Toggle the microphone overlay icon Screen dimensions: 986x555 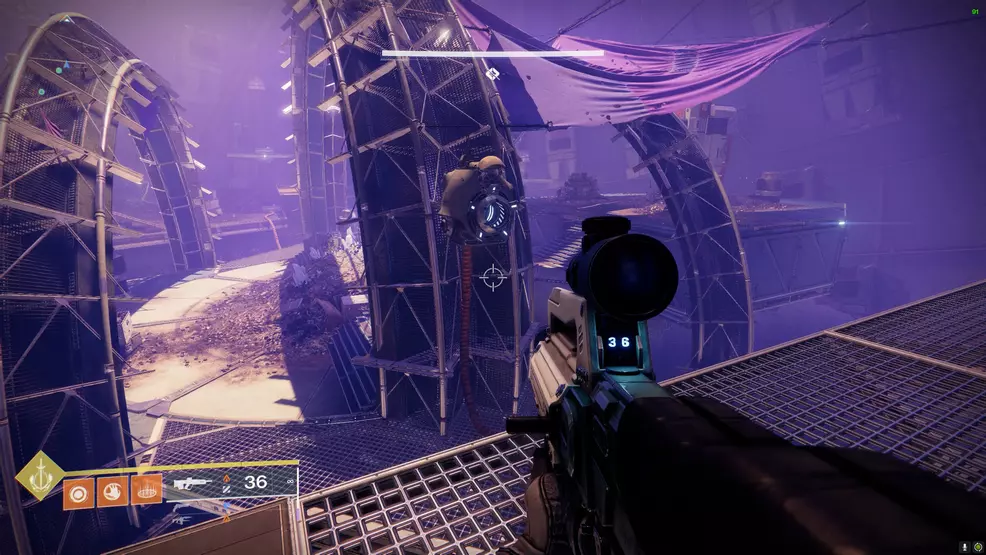(x=964, y=547)
